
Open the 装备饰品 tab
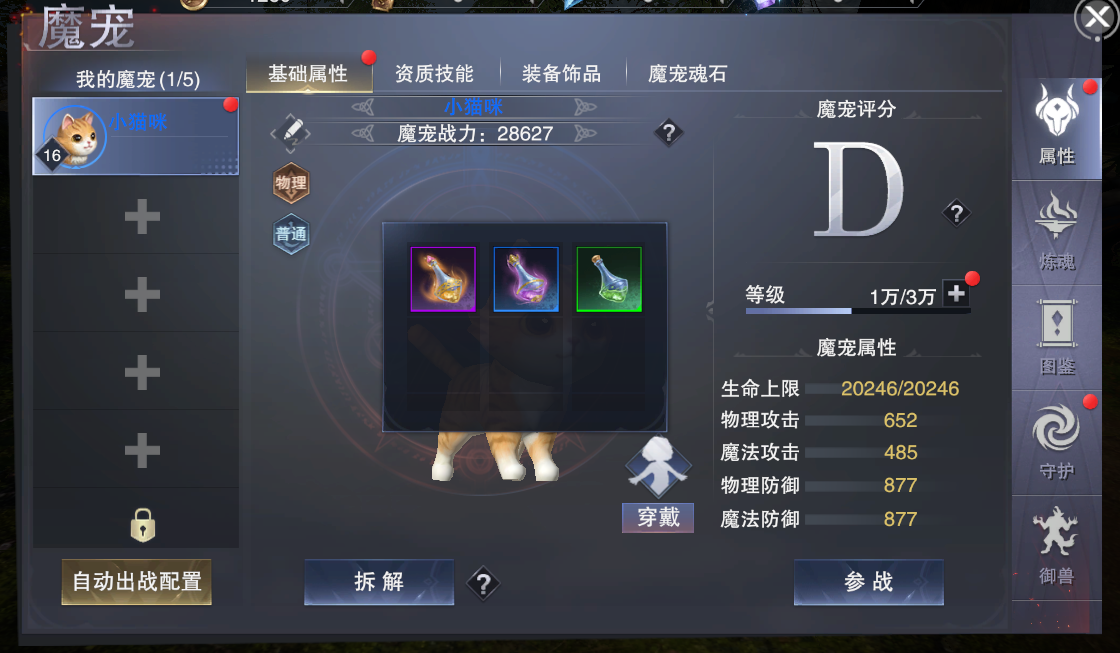click(x=561, y=74)
